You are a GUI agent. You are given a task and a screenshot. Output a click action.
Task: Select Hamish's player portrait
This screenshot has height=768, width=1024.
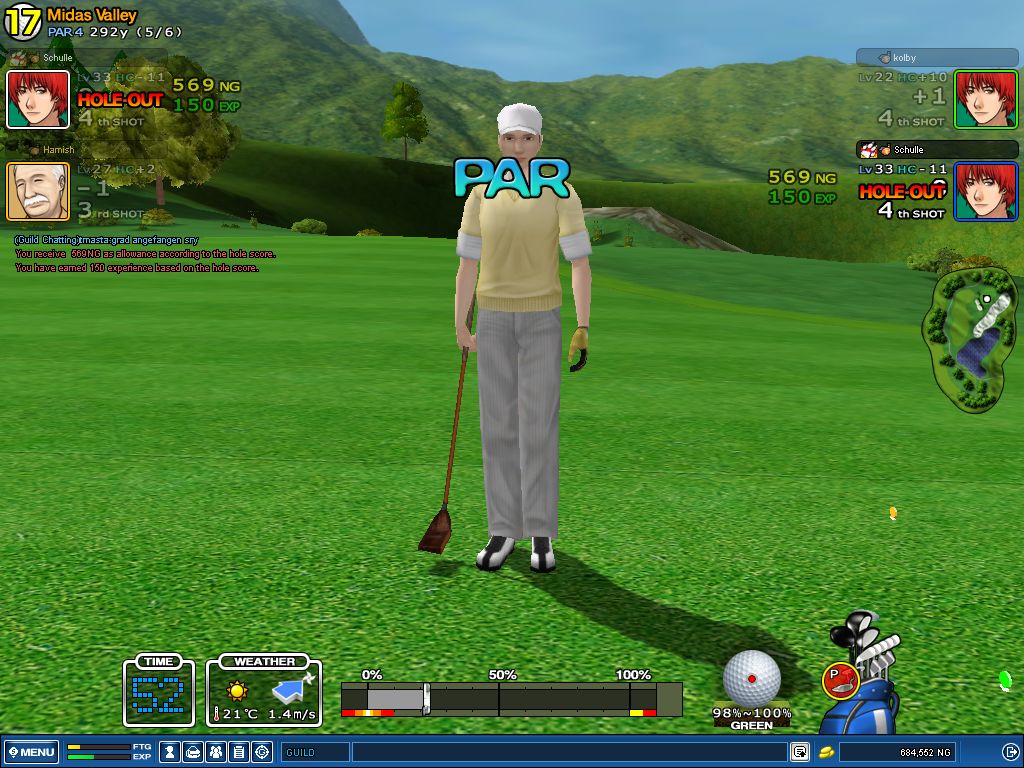38,191
